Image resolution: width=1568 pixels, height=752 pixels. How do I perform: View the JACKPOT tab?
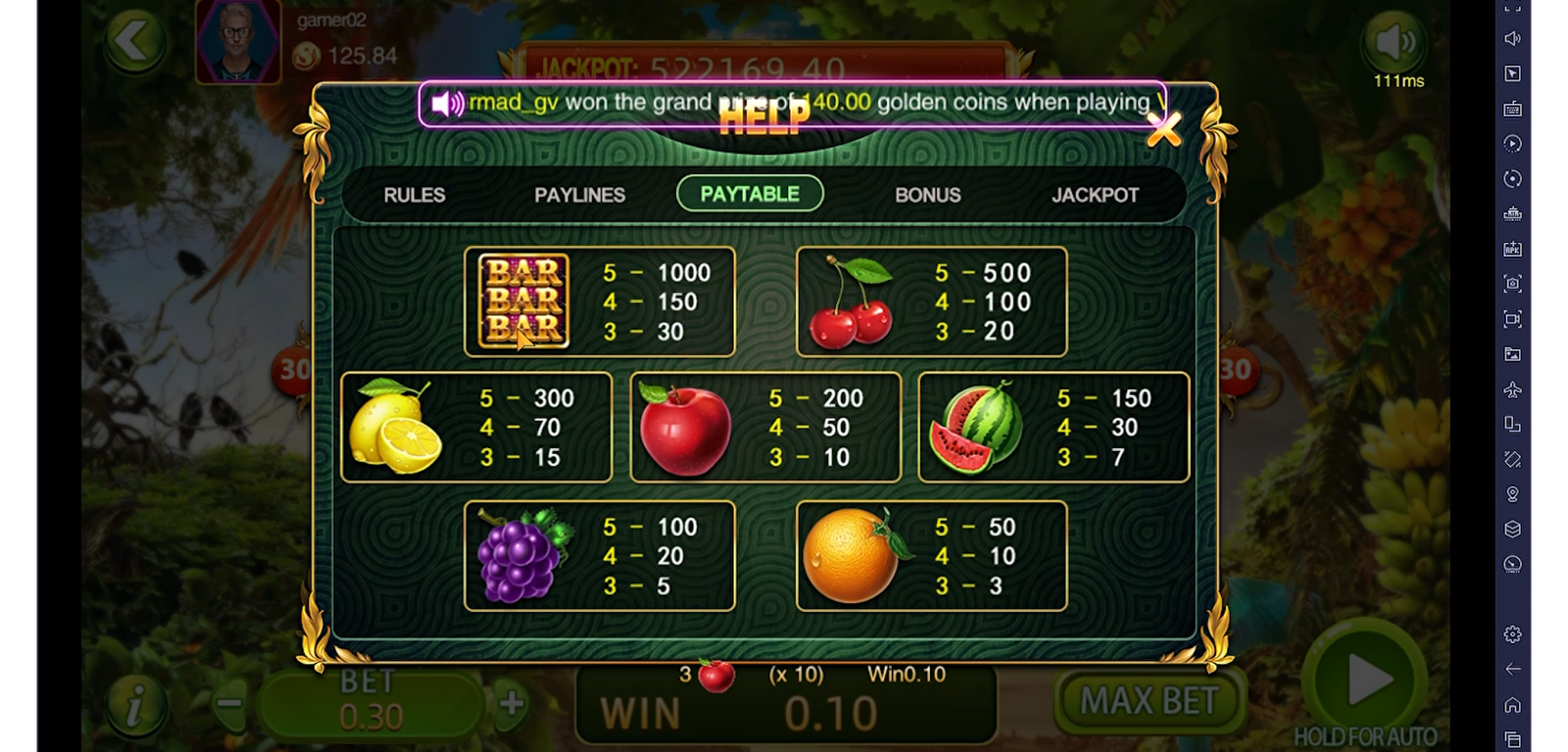coord(1095,195)
